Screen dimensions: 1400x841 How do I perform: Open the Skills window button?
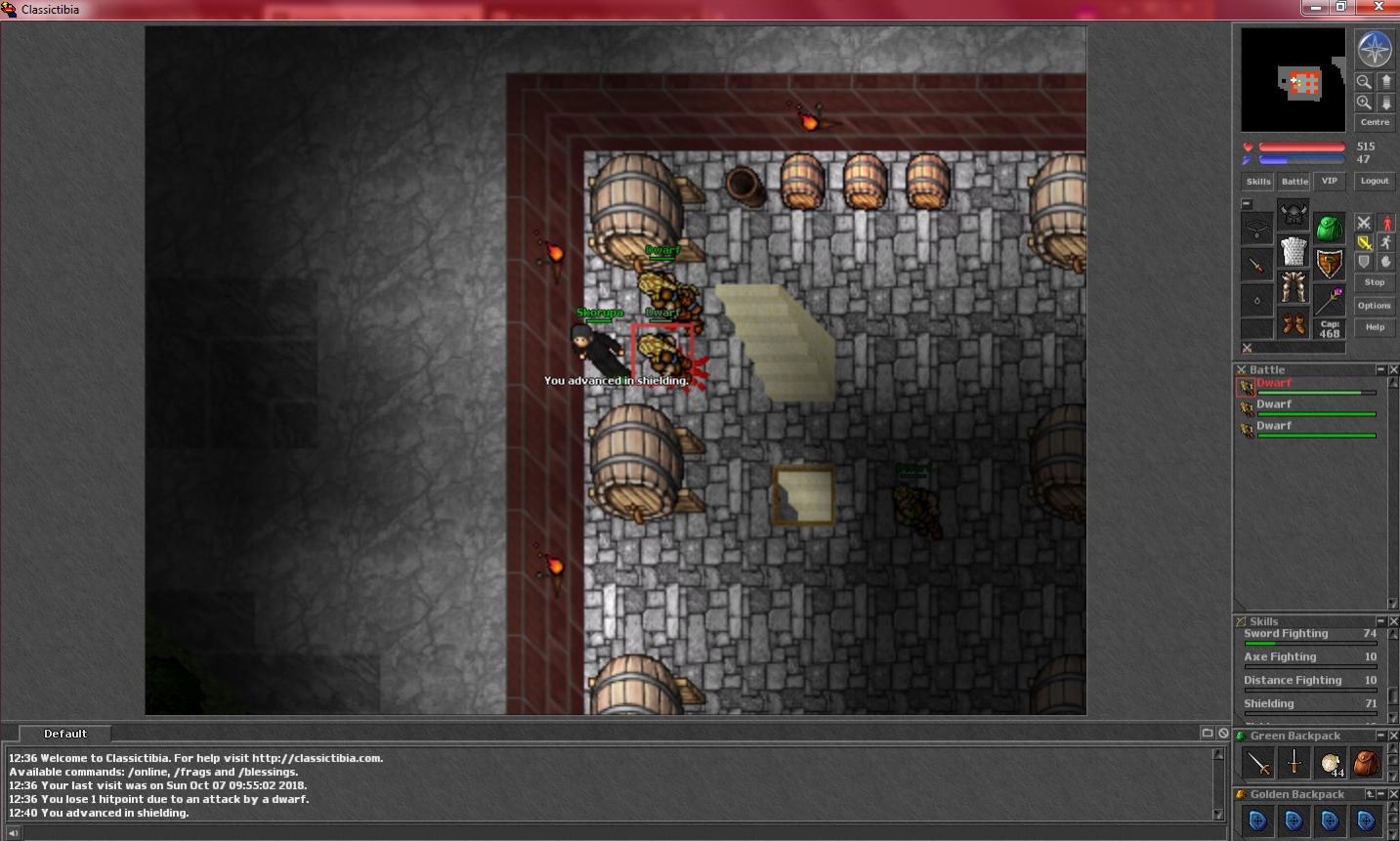tap(1257, 181)
